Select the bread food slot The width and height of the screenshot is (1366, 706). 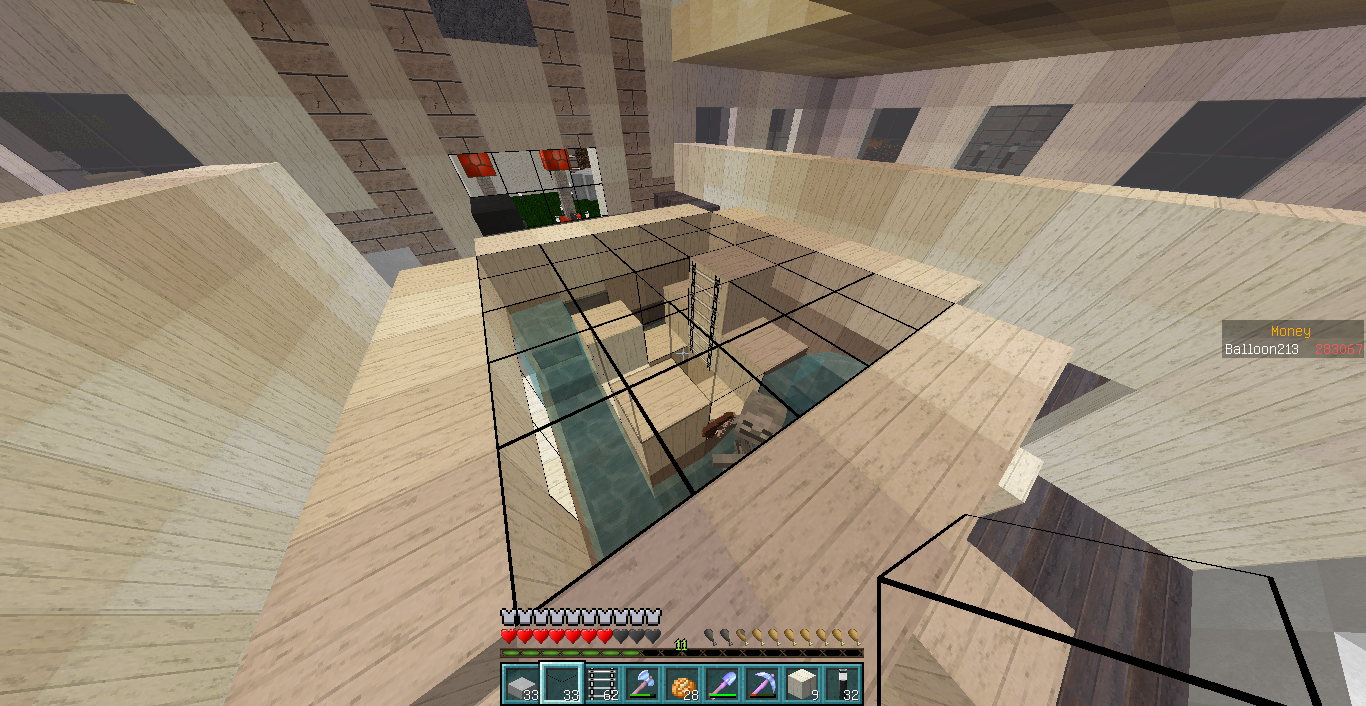(681, 685)
